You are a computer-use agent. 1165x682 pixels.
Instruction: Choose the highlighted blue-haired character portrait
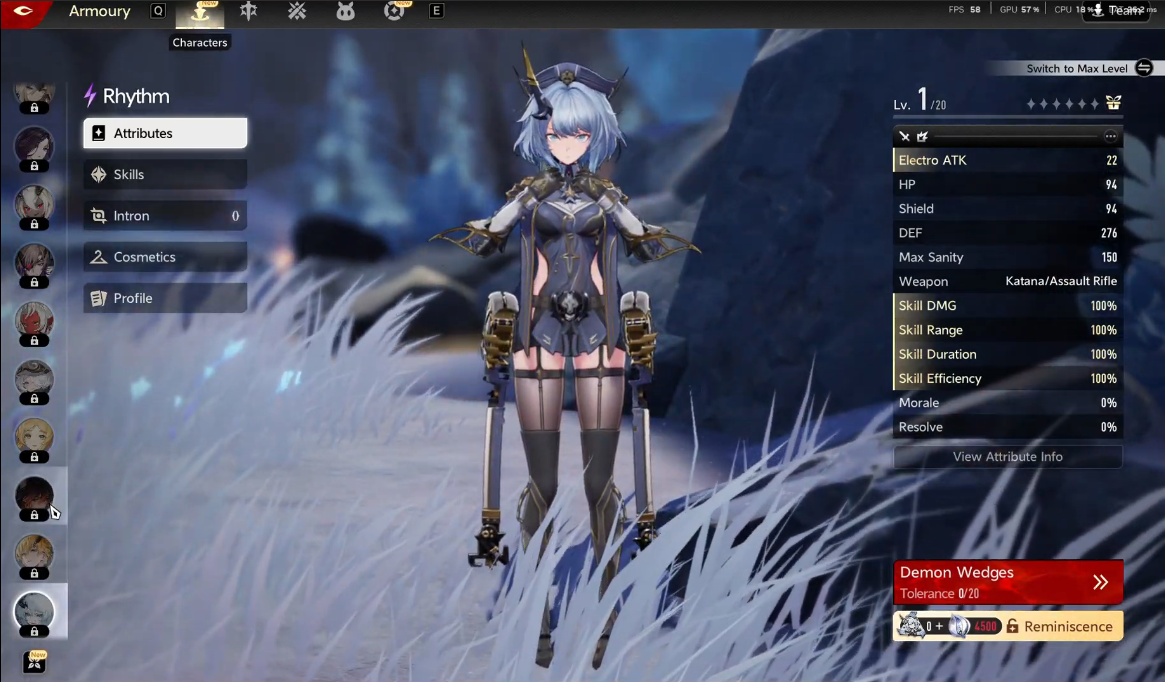(34, 610)
